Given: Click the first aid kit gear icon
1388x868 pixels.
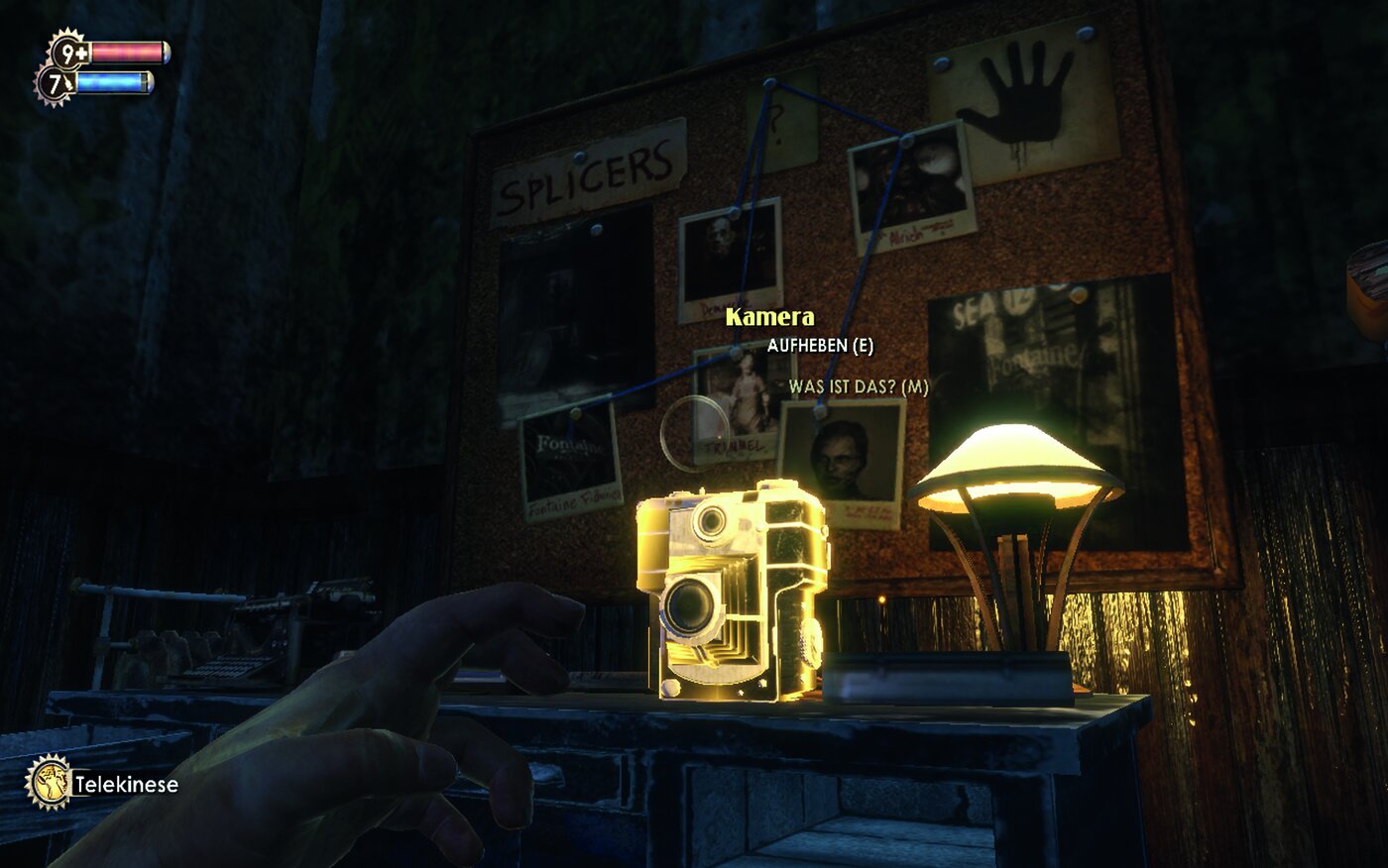Looking at the screenshot, I should pyautogui.click(x=69, y=52).
